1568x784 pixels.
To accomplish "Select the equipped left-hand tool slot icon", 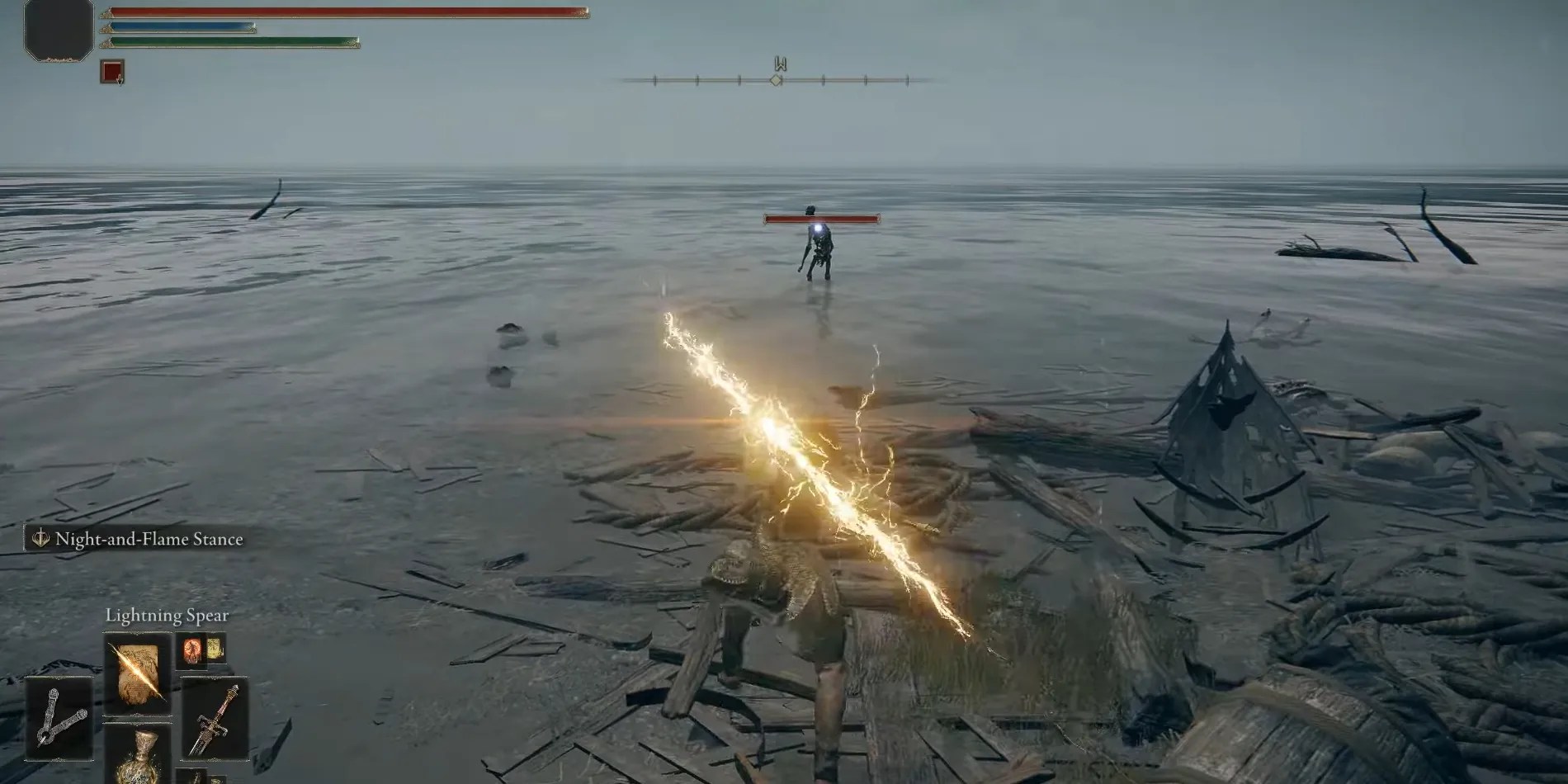I will [x=59, y=717].
